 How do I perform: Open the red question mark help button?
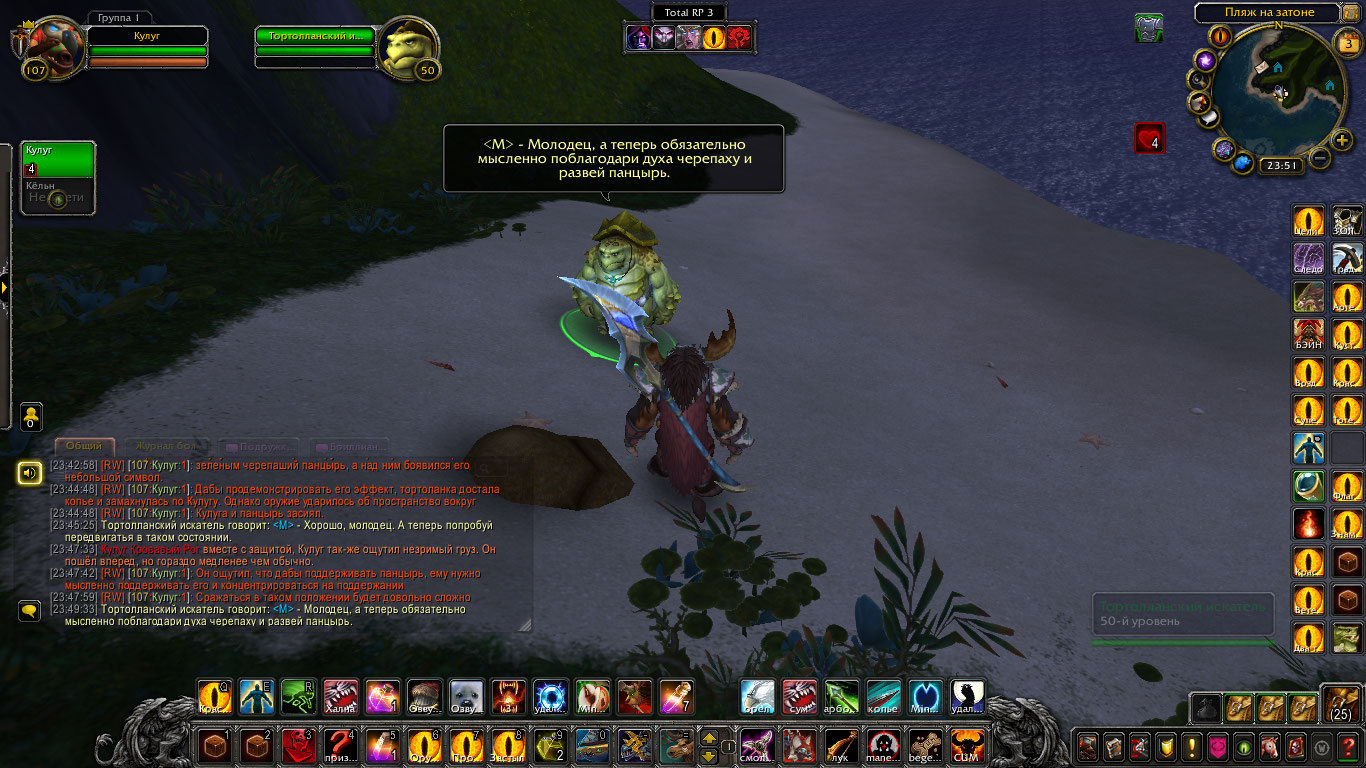1348,746
